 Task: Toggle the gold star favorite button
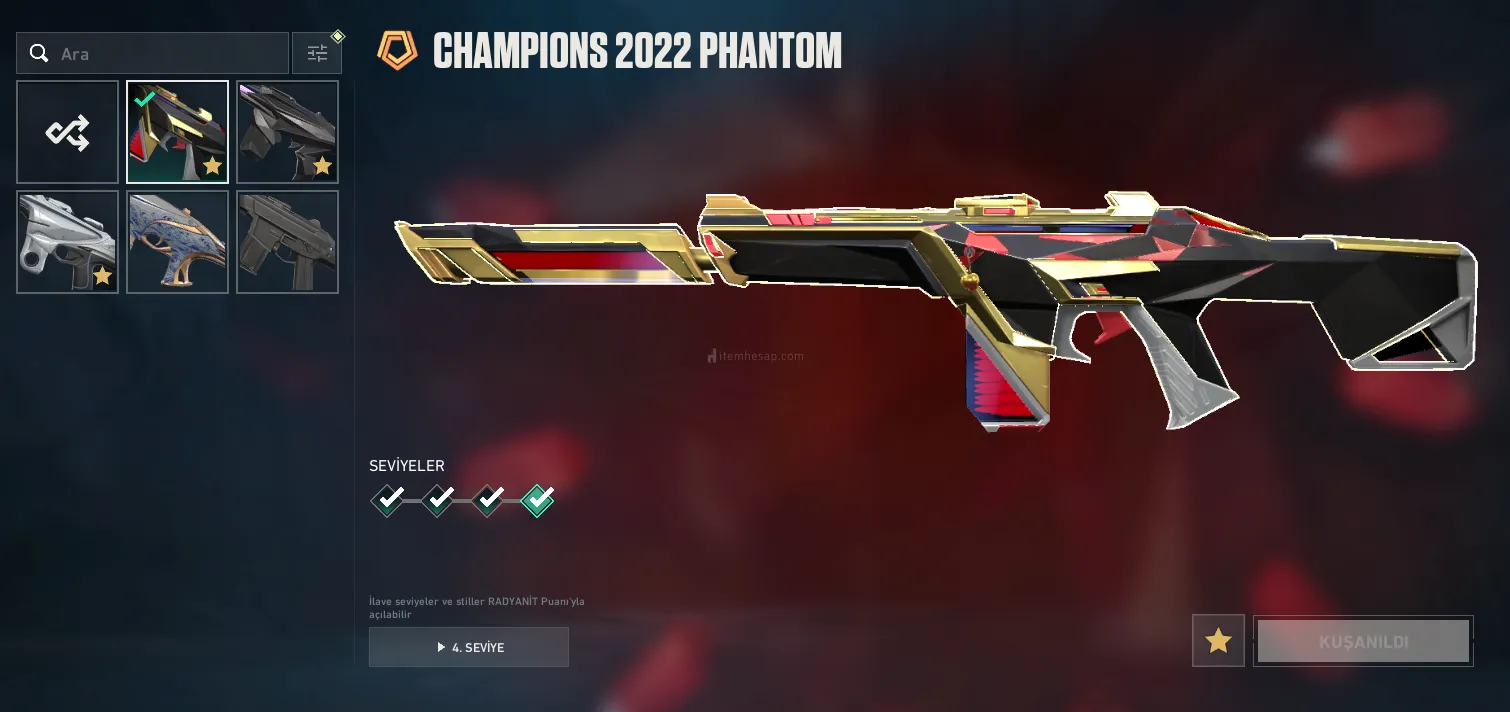(x=1218, y=641)
